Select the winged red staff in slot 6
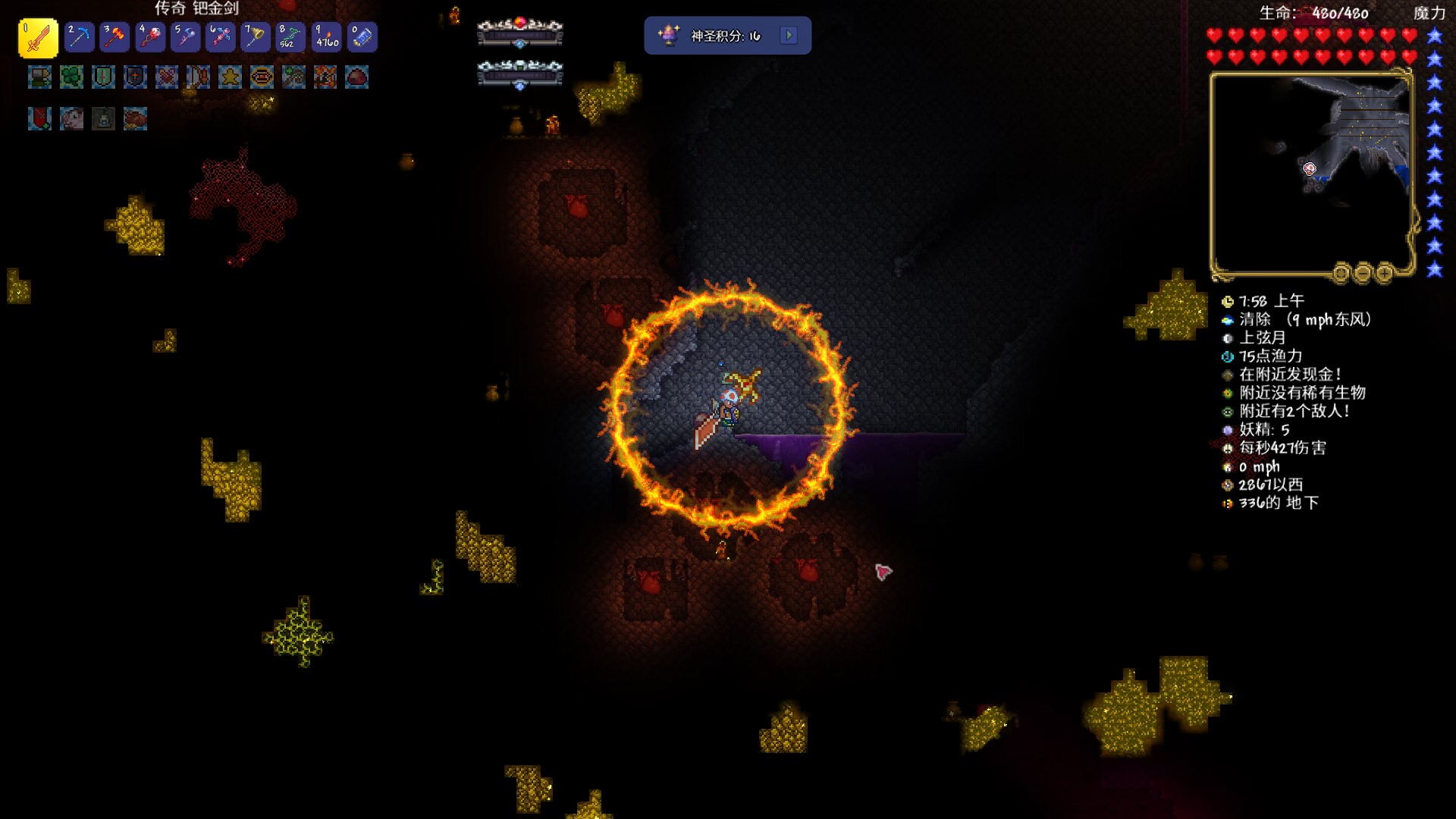The height and width of the screenshot is (819, 1456). [x=221, y=36]
